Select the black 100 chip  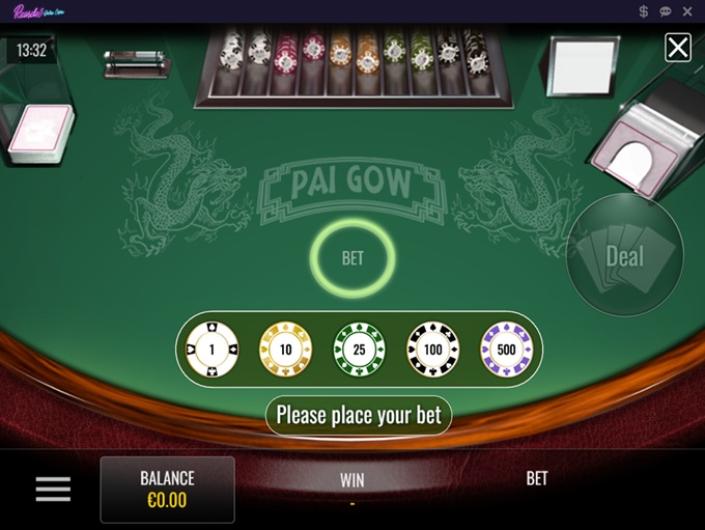point(433,349)
